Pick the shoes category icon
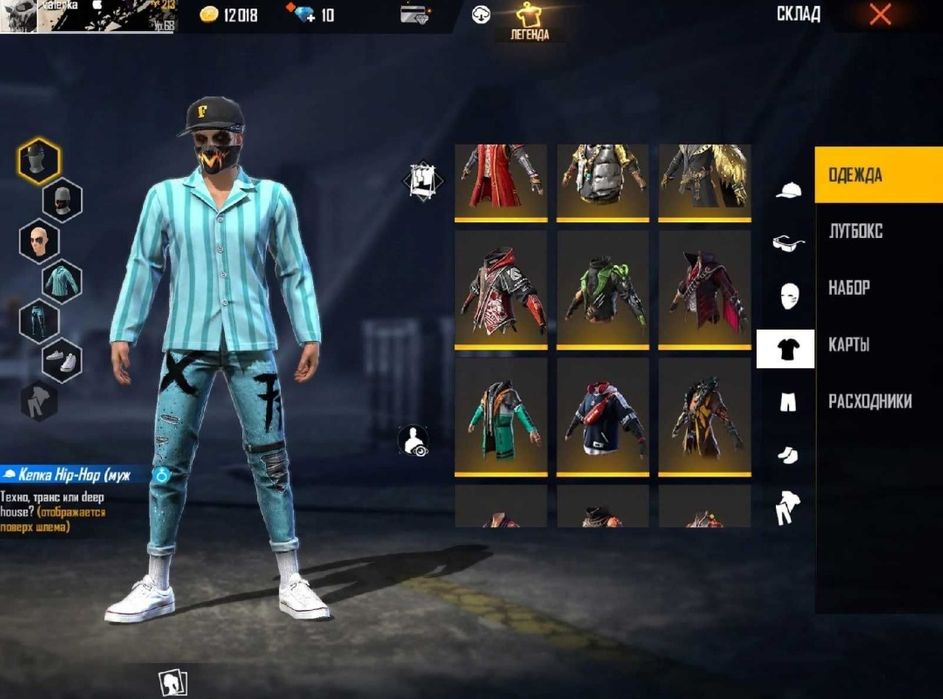The width and height of the screenshot is (943, 699). tap(789, 455)
